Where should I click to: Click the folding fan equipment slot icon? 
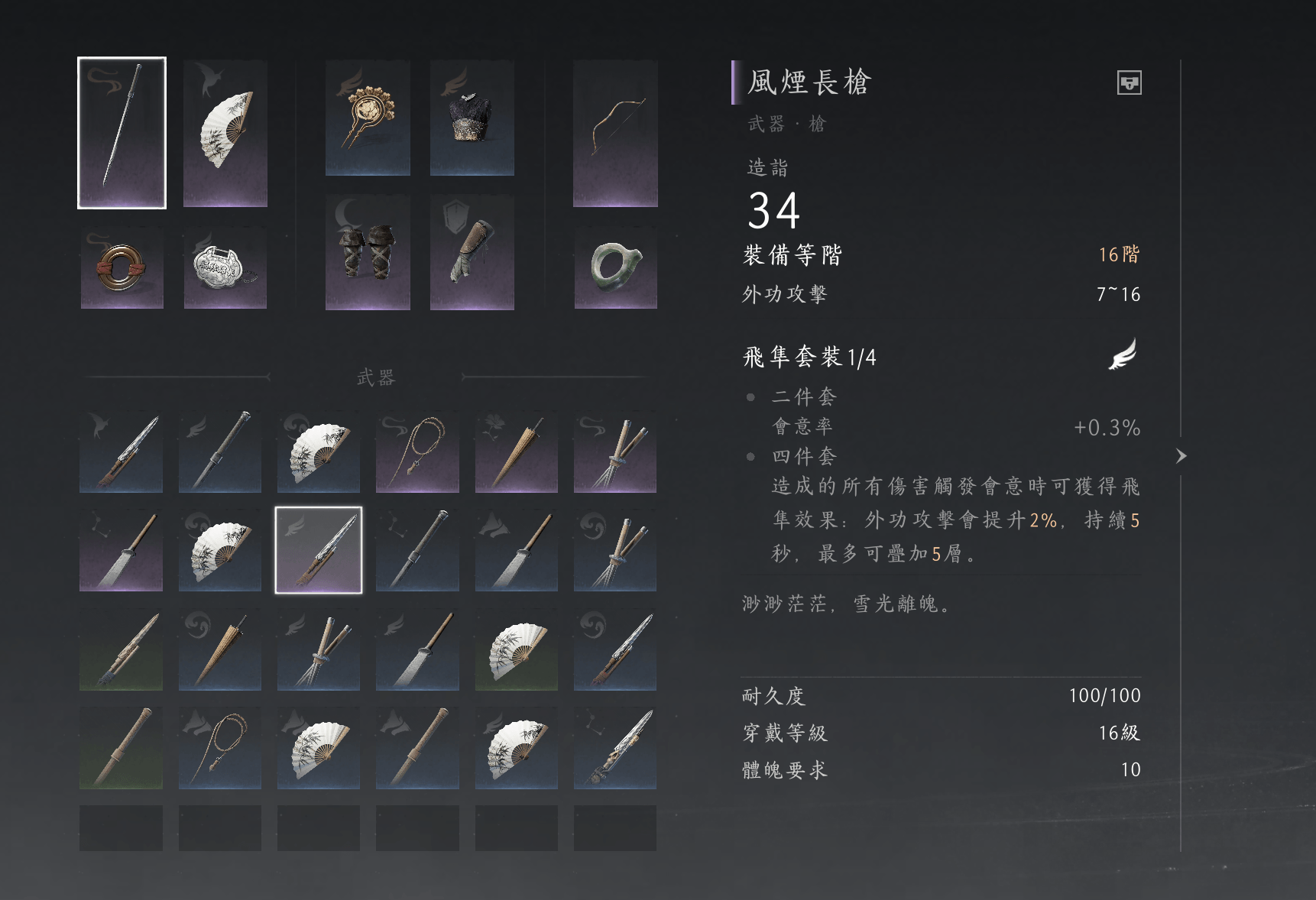tap(224, 131)
